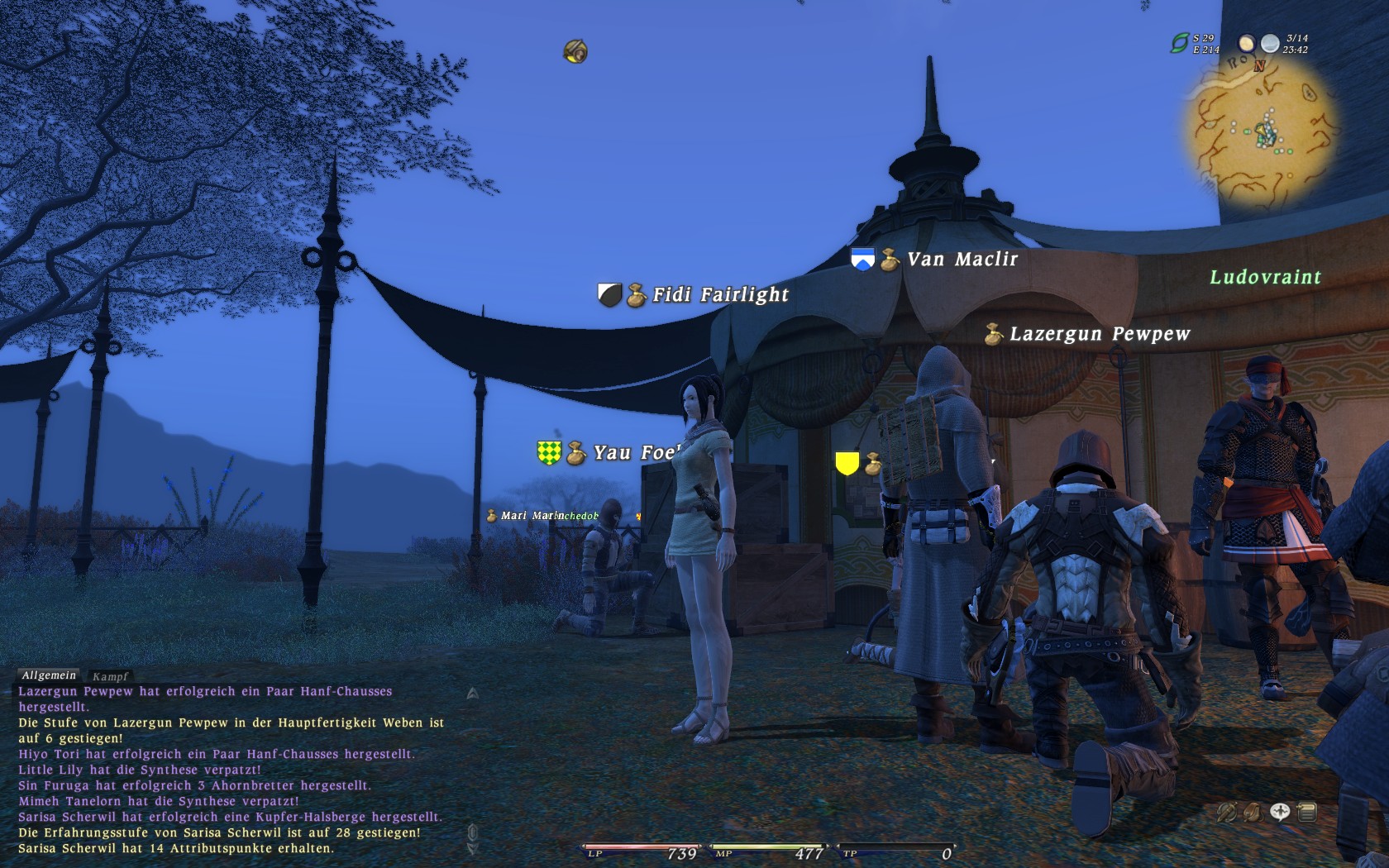Screen dimensions: 1389x868
Task: Select the Allgemein chat tab
Action: coord(49,675)
